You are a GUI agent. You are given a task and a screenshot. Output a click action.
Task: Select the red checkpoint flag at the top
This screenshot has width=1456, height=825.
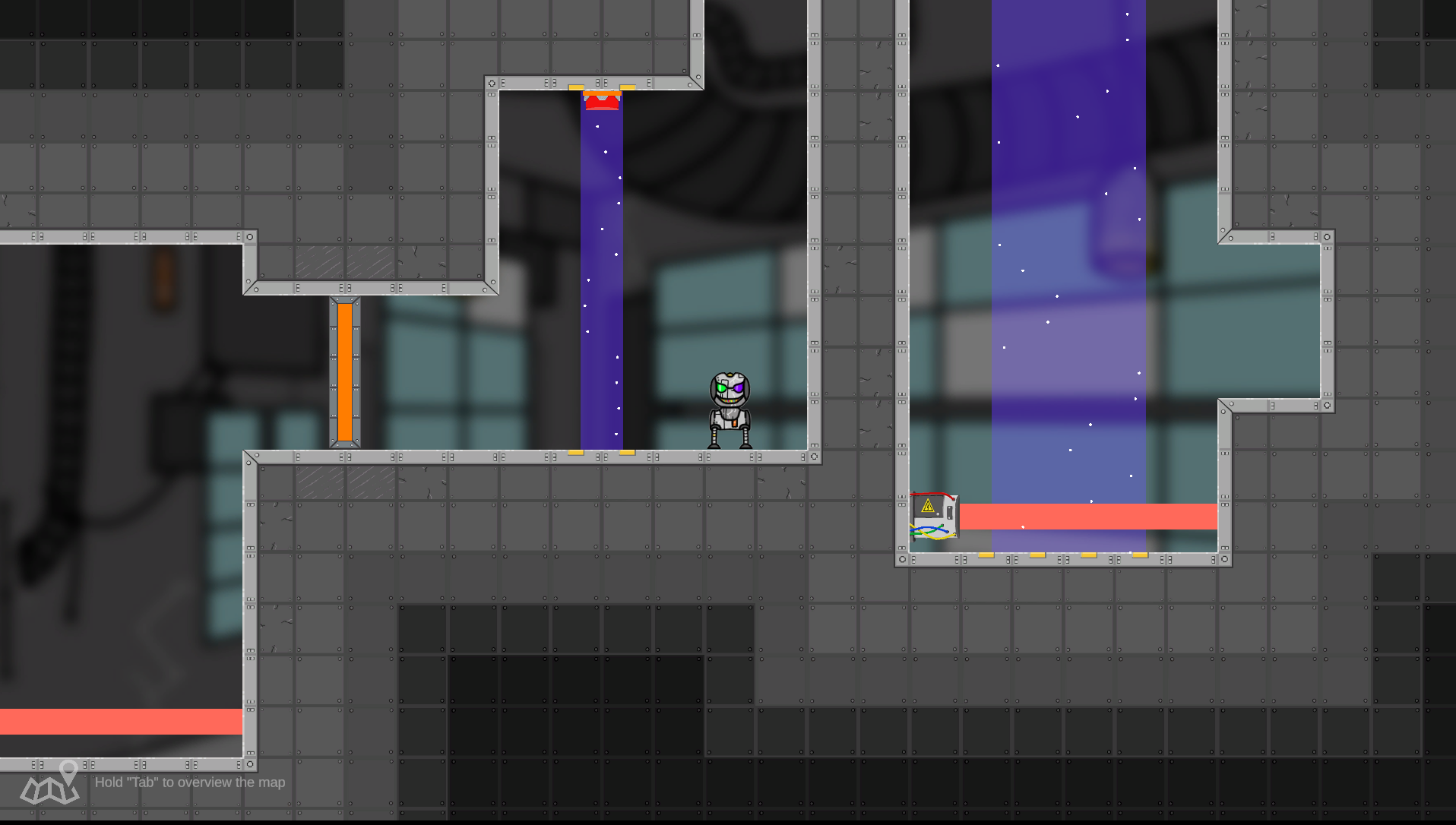click(601, 100)
